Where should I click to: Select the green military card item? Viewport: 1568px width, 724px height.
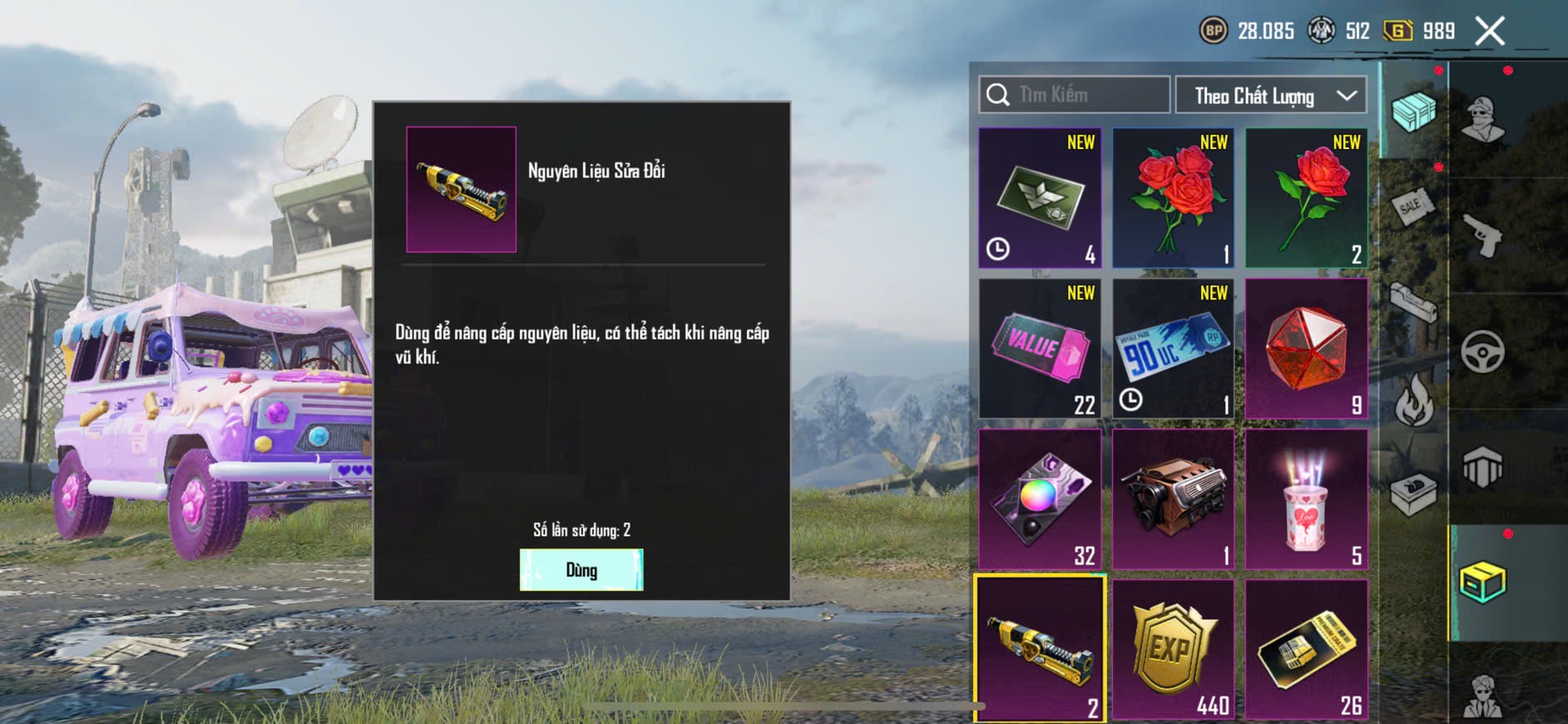click(1040, 198)
